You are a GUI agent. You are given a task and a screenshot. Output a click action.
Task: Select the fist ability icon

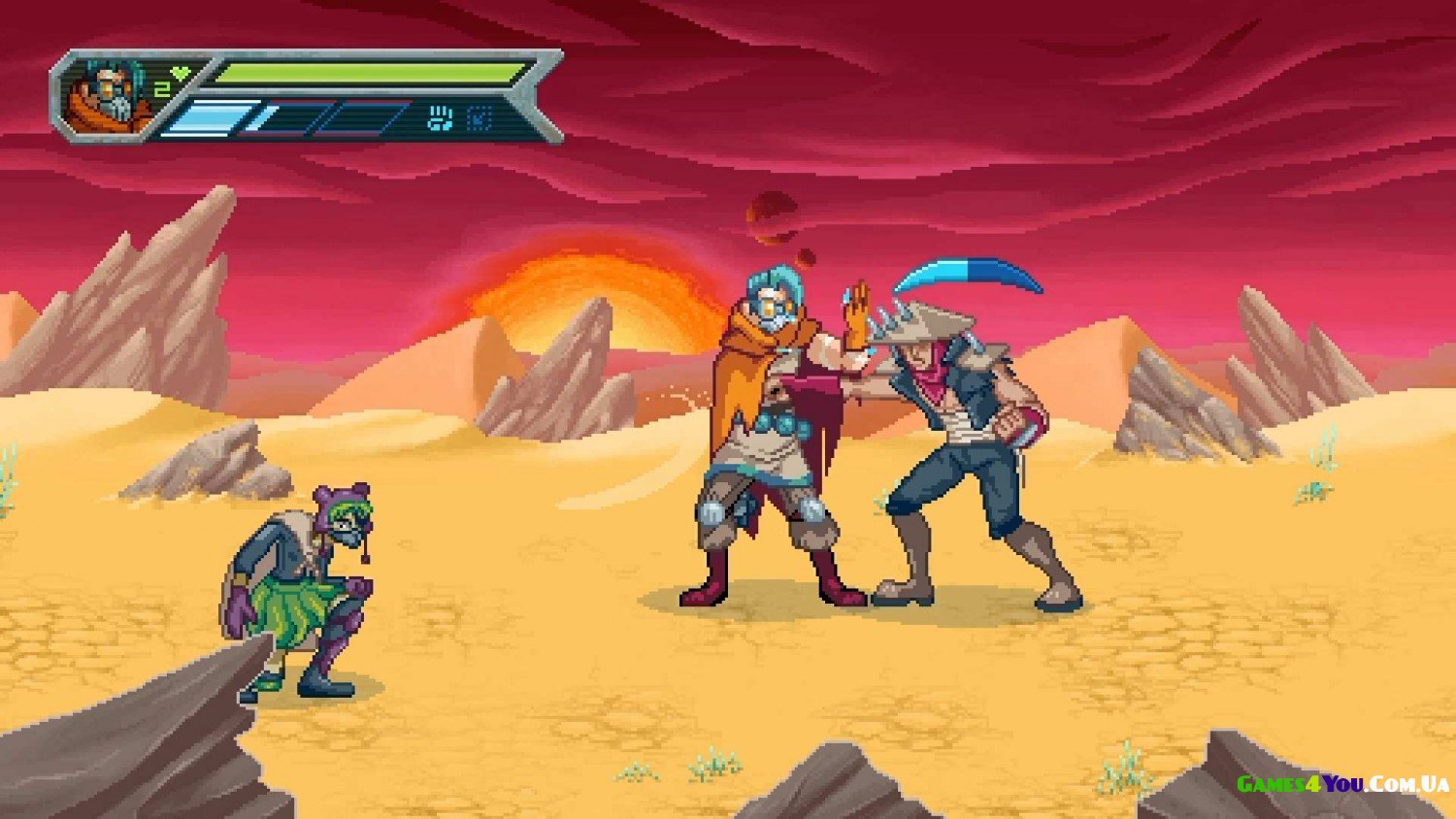click(x=441, y=119)
